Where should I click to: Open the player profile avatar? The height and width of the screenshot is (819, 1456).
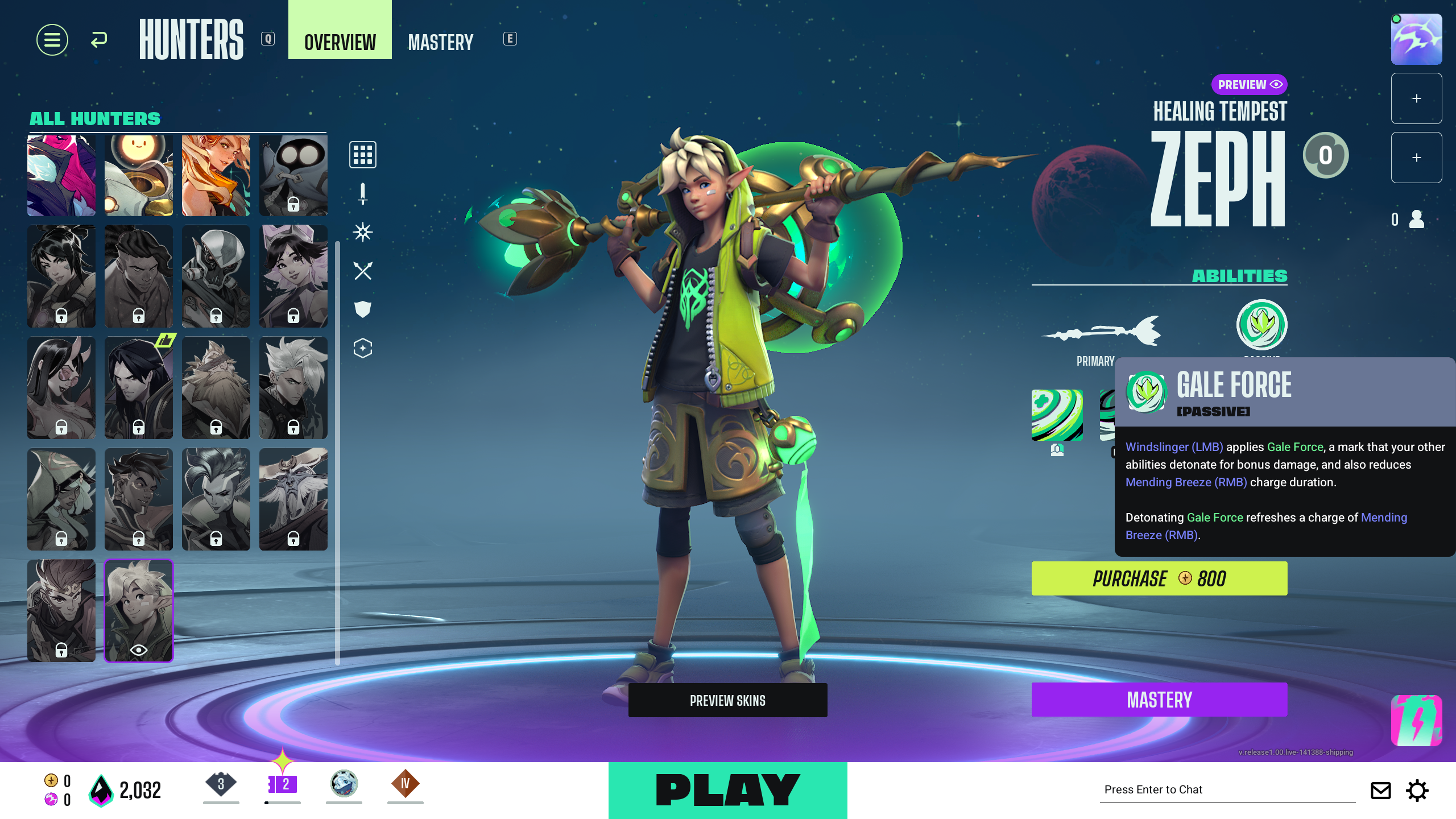point(1416,40)
